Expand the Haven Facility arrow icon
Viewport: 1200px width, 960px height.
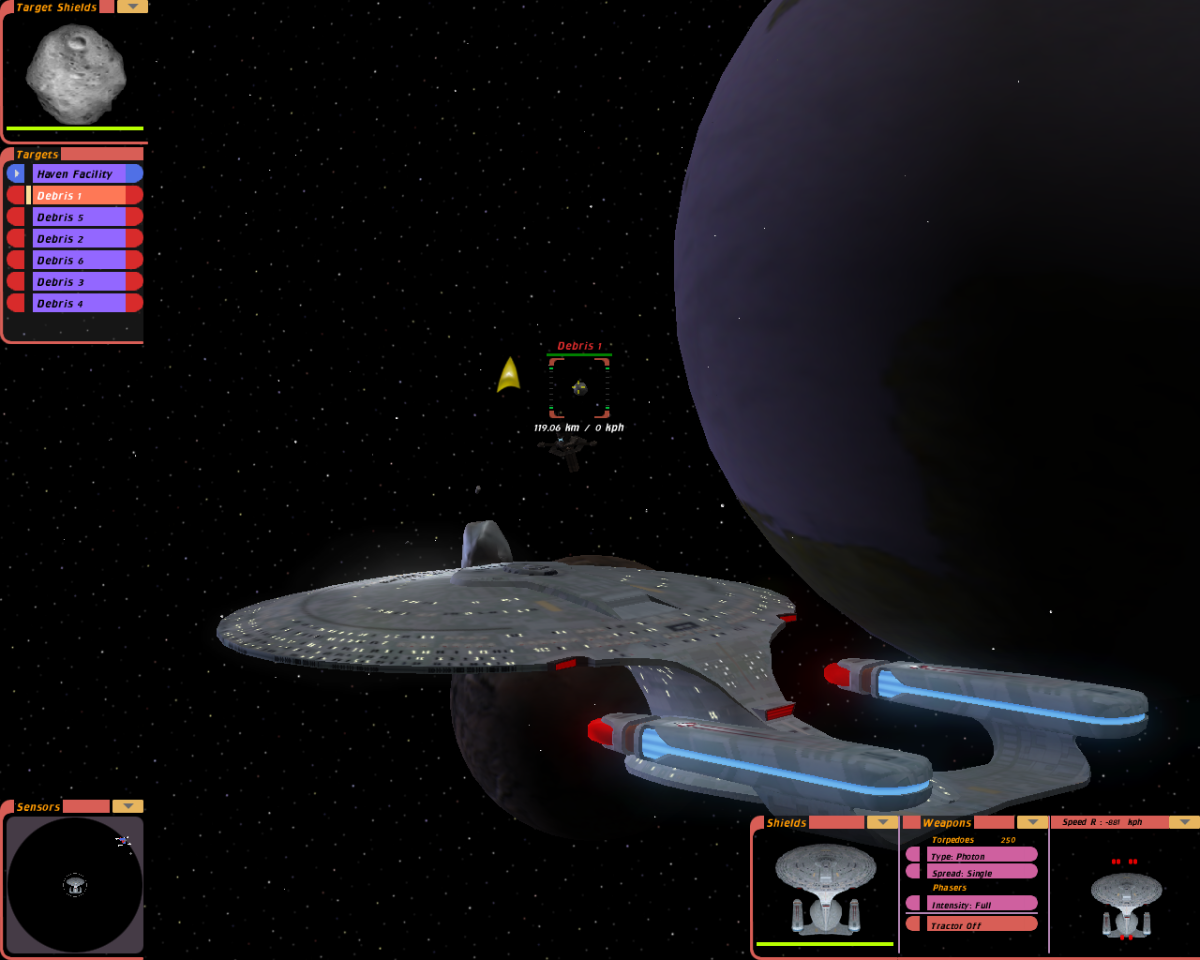pyautogui.click(x=16, y=174)
